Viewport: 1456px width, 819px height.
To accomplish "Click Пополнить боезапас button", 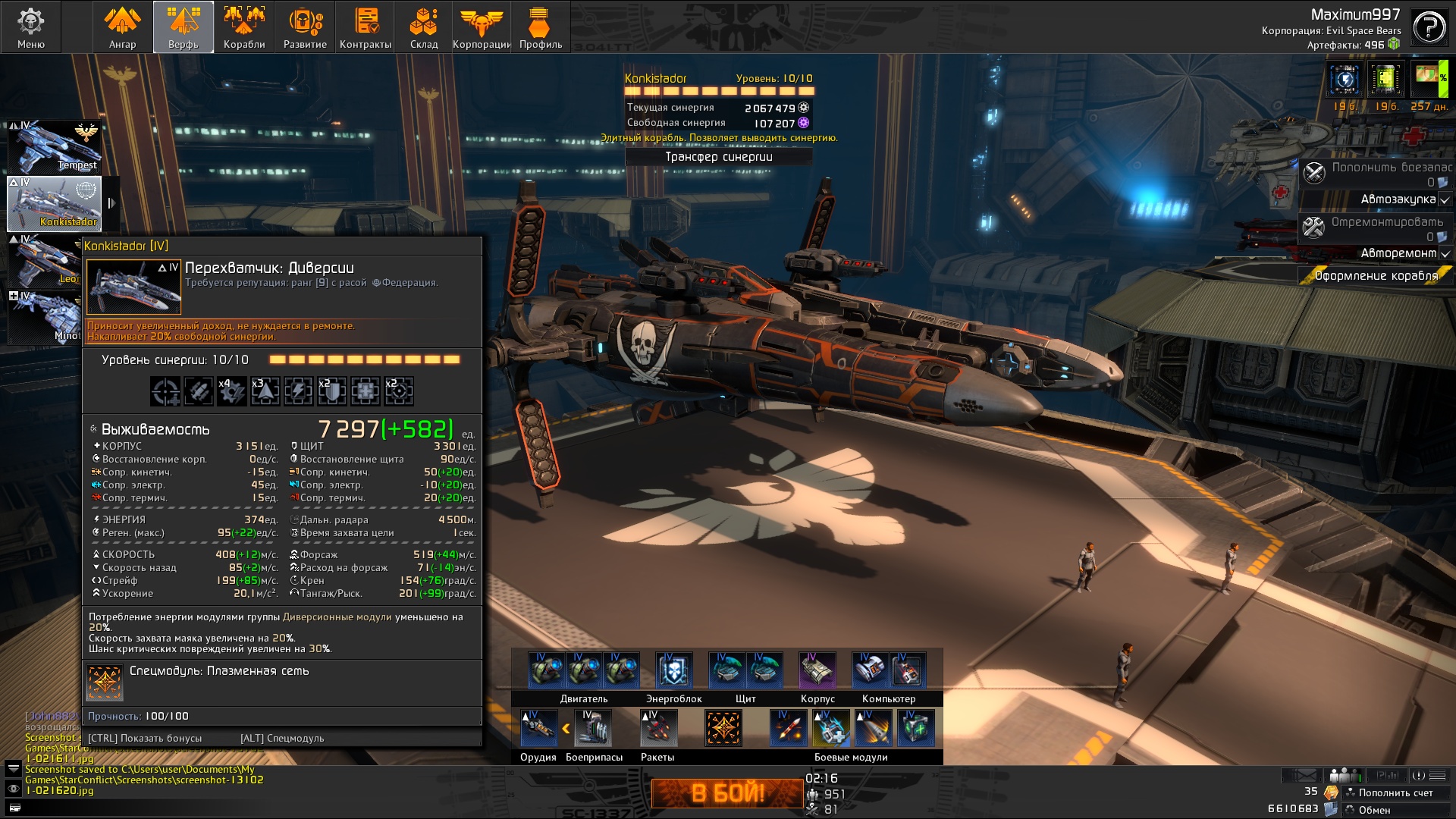I will (1376, 174).
